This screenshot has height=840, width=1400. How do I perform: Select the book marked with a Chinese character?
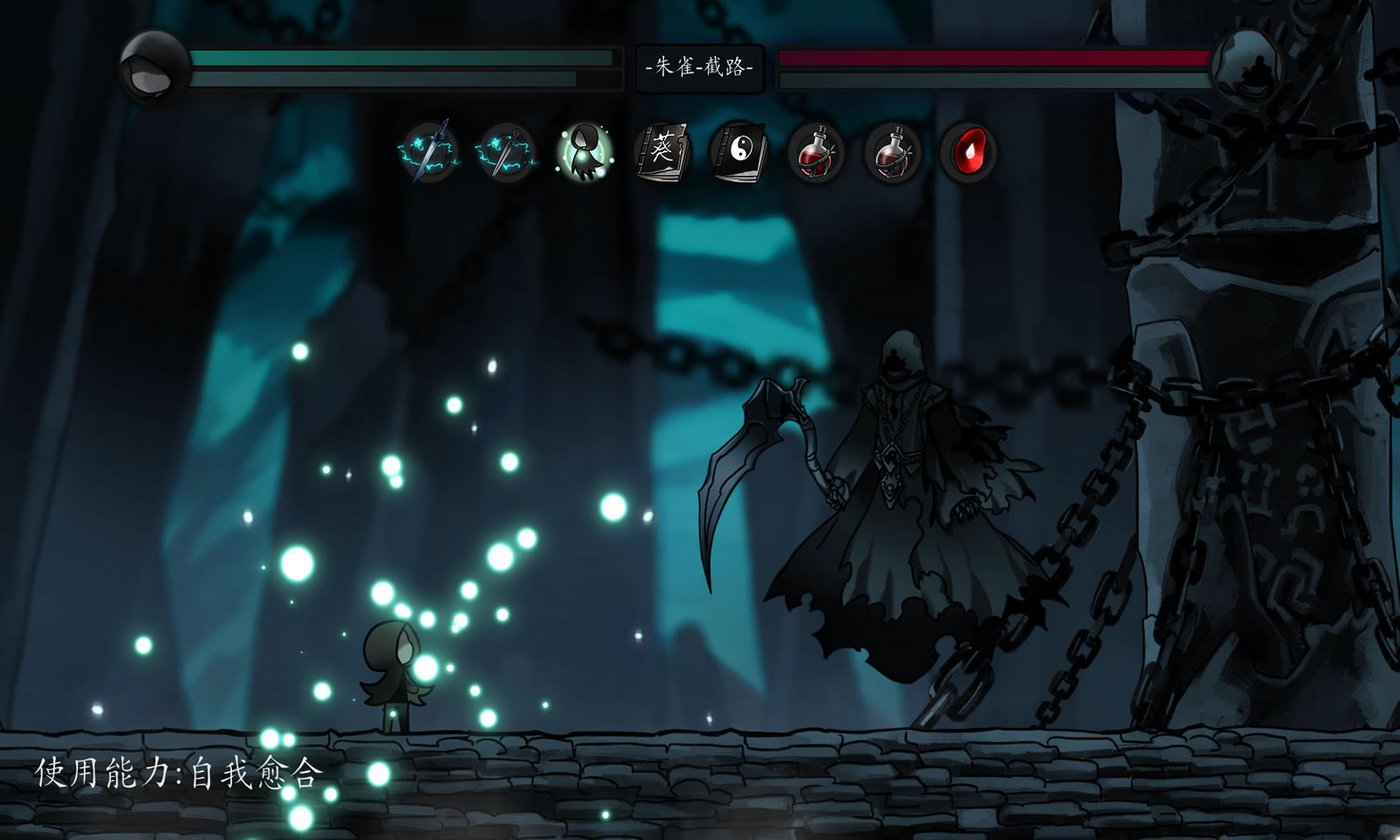(661, 152)
